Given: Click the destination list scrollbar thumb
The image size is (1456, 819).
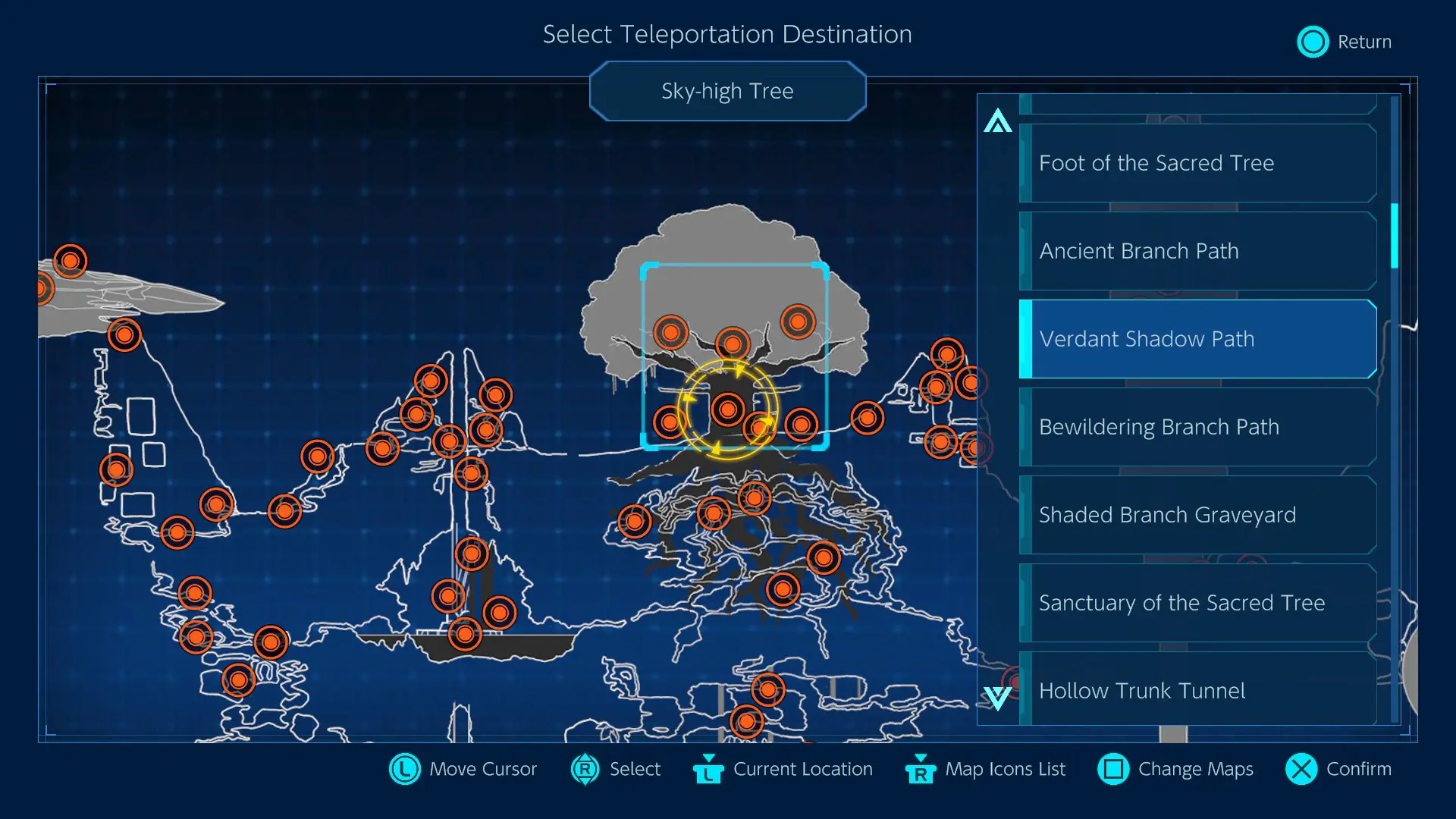Looking at the screenshot, I should [x=1394, y=236].
